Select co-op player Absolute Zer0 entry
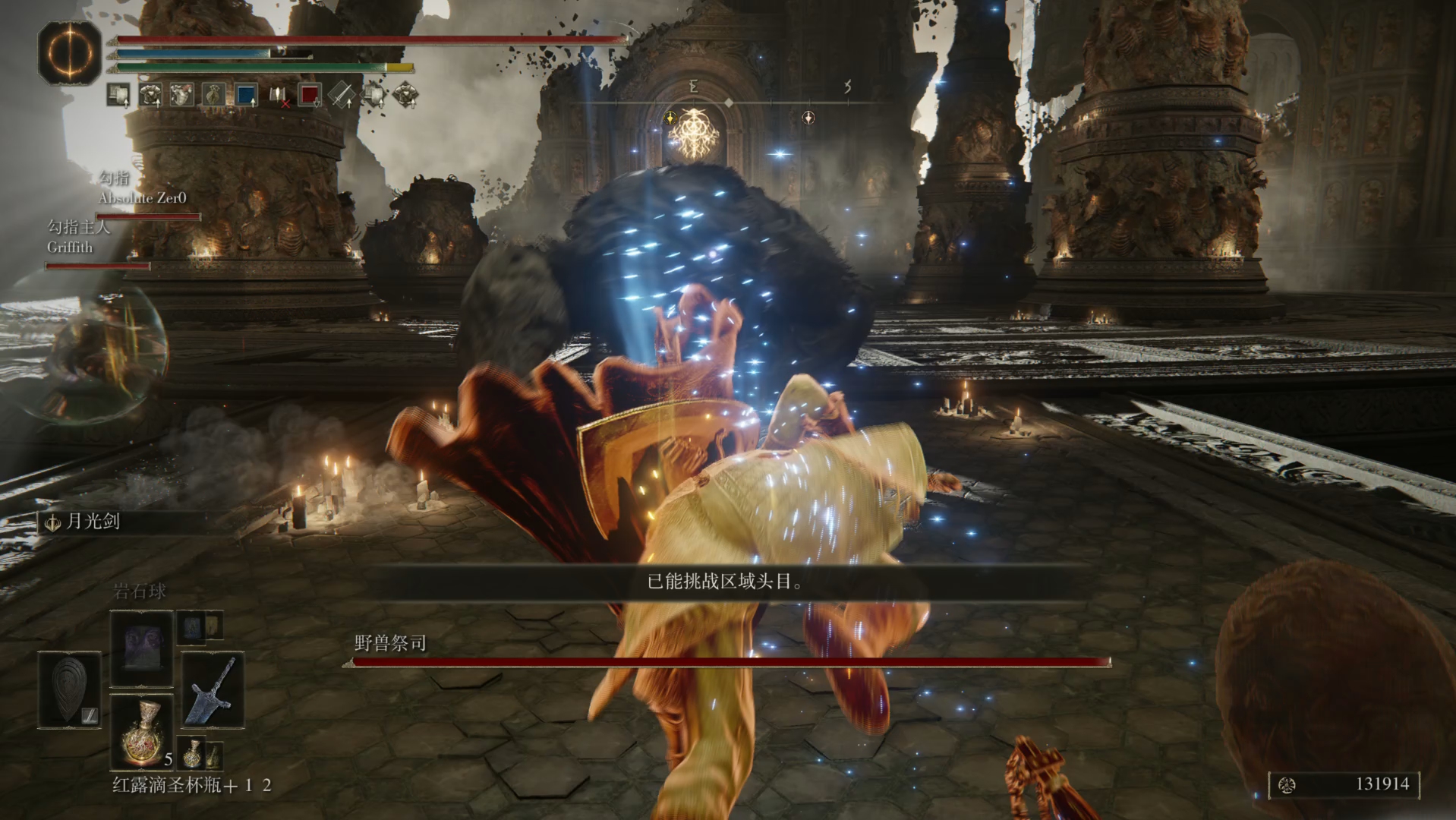Viewport: 1456px width, 820px height. (x=143, y=197)
